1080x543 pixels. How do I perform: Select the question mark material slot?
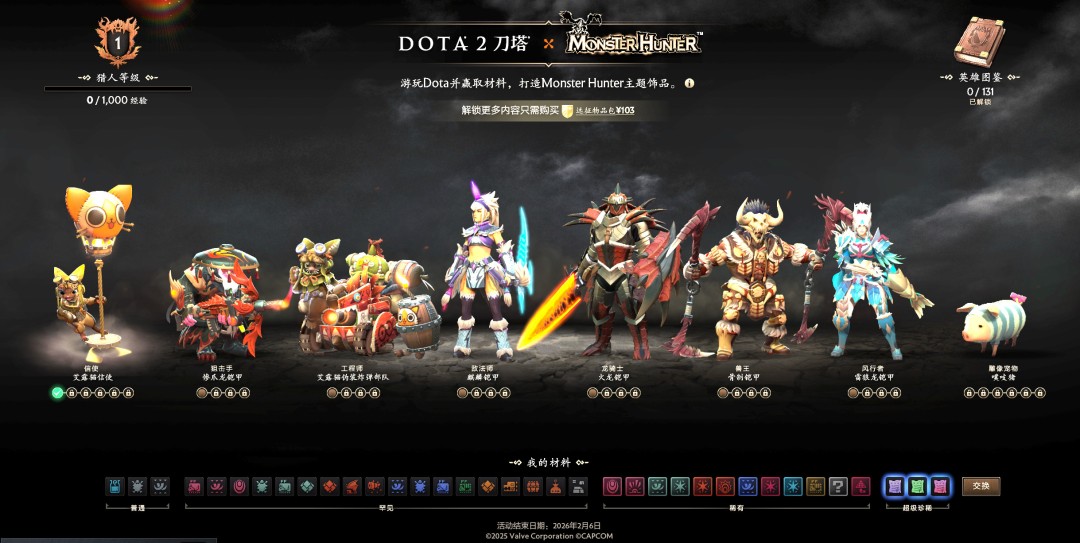[x=838, y=486]
